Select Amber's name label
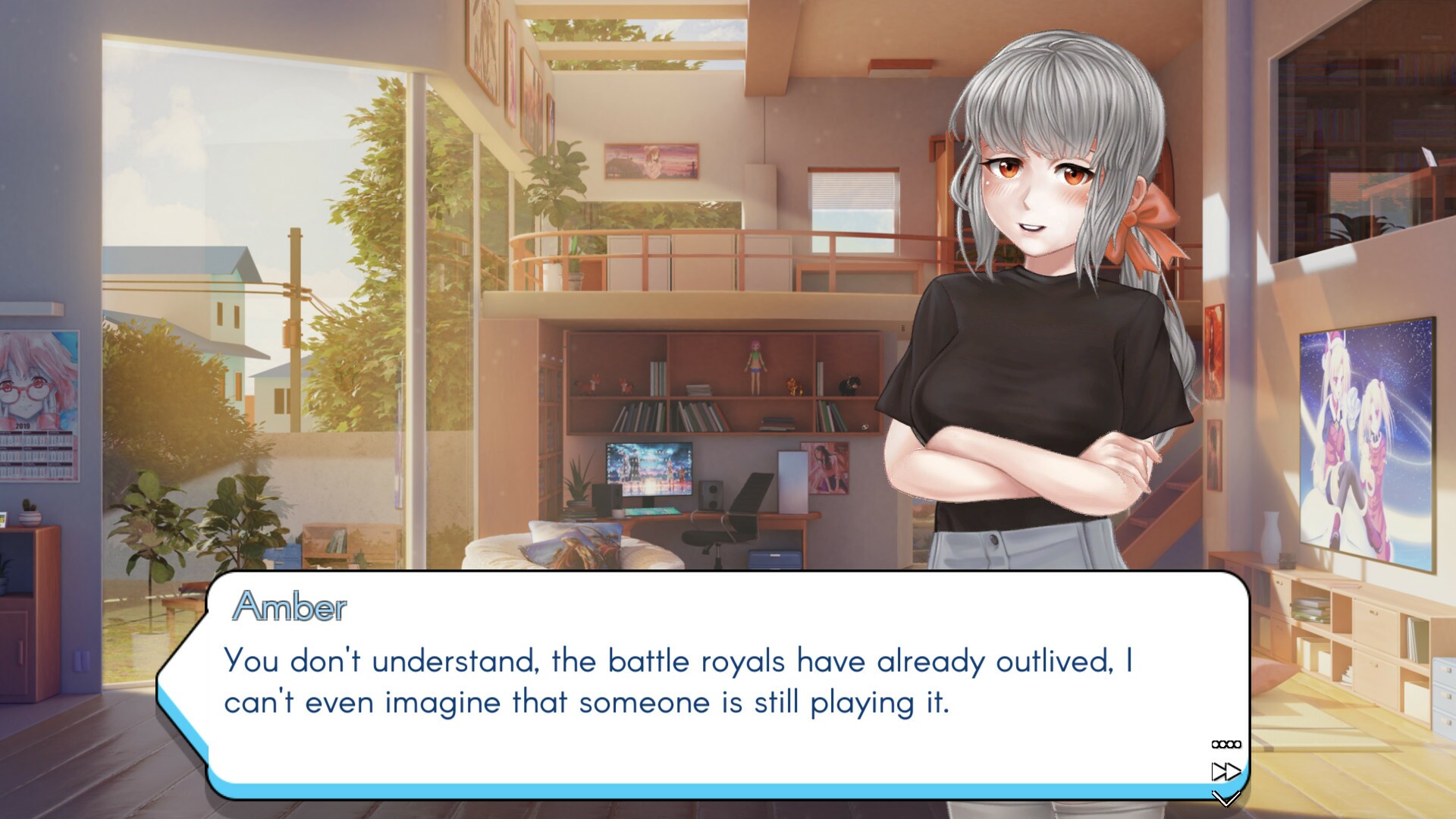The width and height of the screenshot is (1456, 819). [x=290, y=607]
